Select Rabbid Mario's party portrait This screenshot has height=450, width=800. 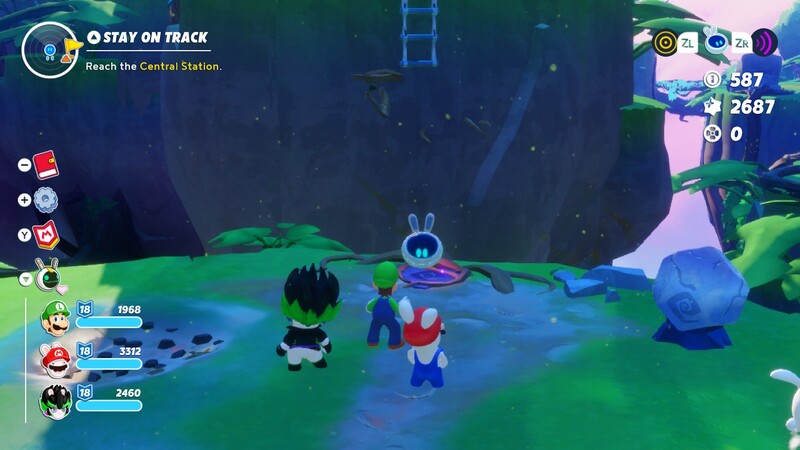coord(55,359)
